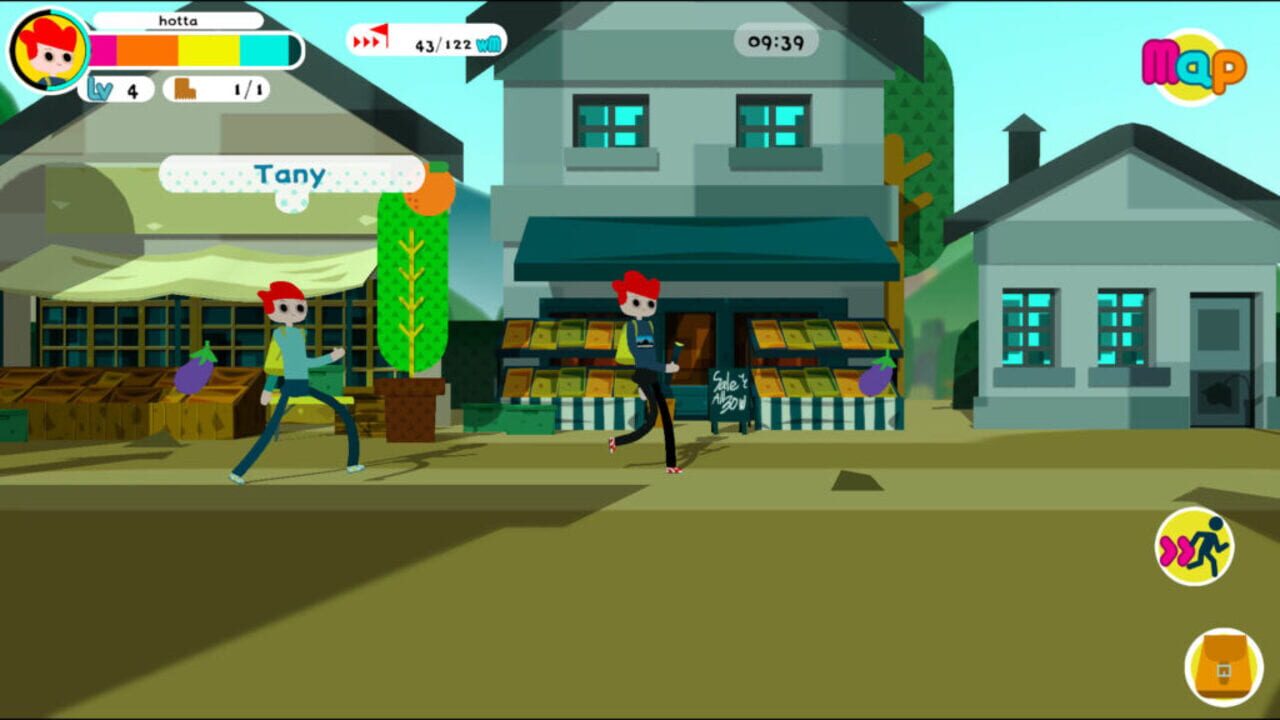The width and height of the screenshot is (1280, 720).
Task: Click the Tany name label
Action: [x=289, y=175]
